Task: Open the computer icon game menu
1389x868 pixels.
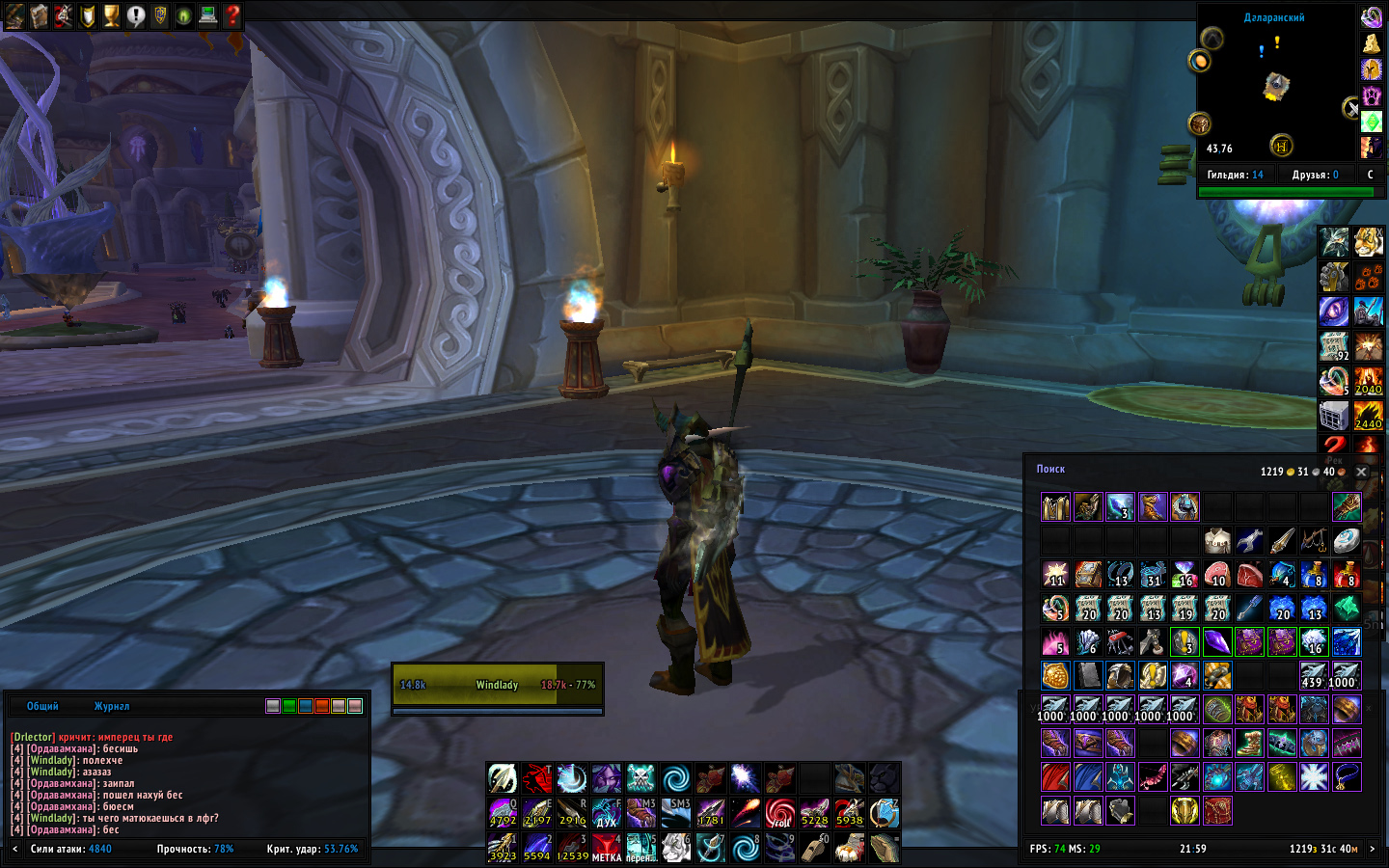Action: (x=208, y=15)
